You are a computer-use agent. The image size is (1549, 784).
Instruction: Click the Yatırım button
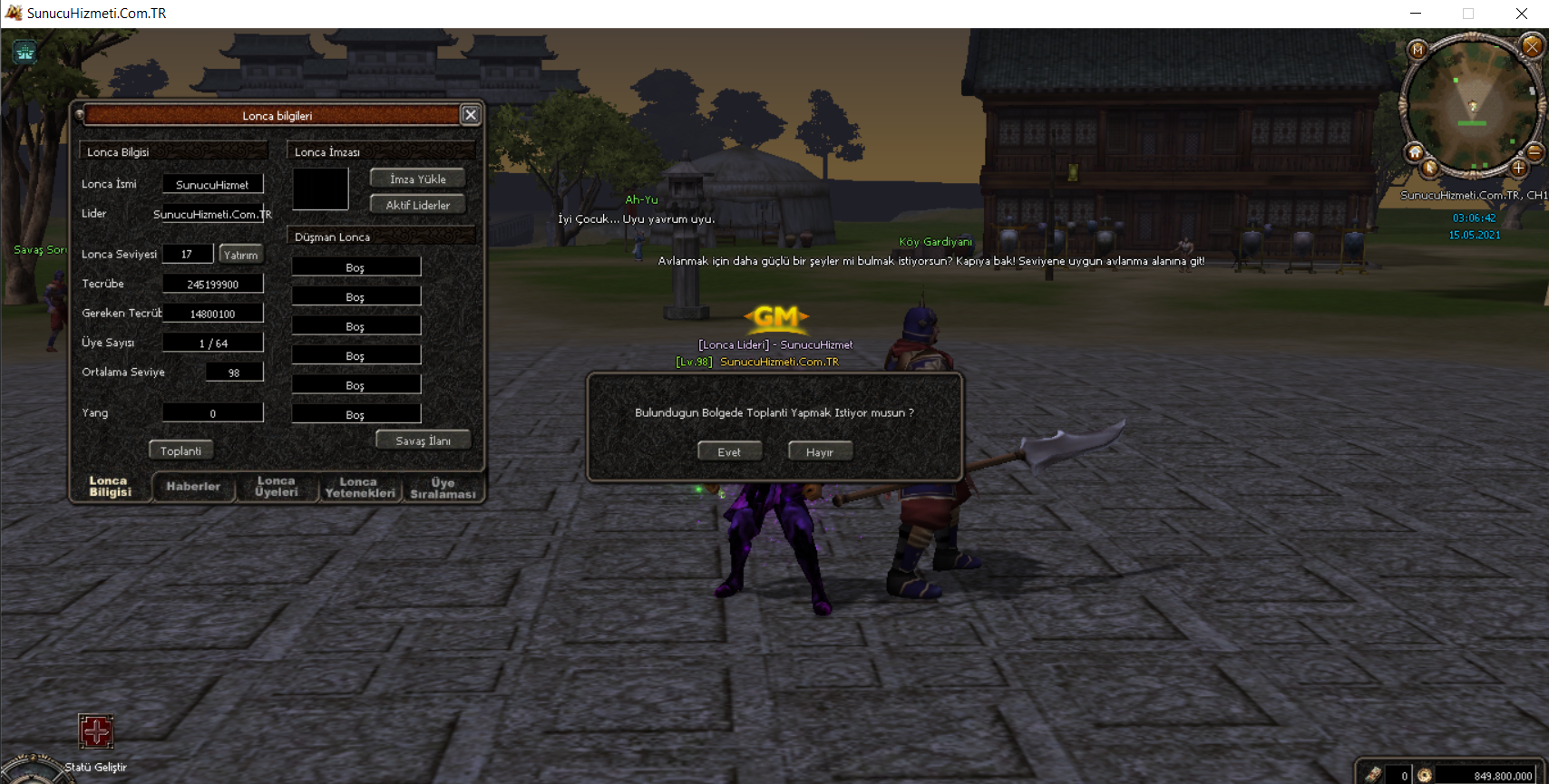240,255
